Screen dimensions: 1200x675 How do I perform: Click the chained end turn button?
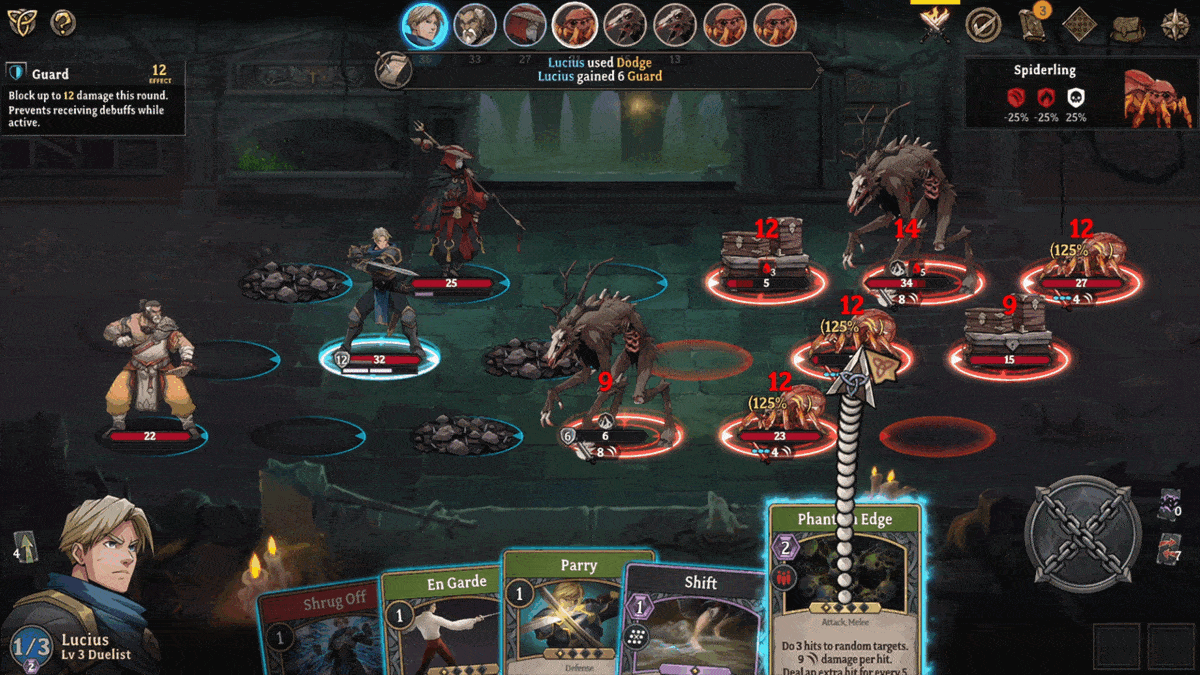[1086, 530]
